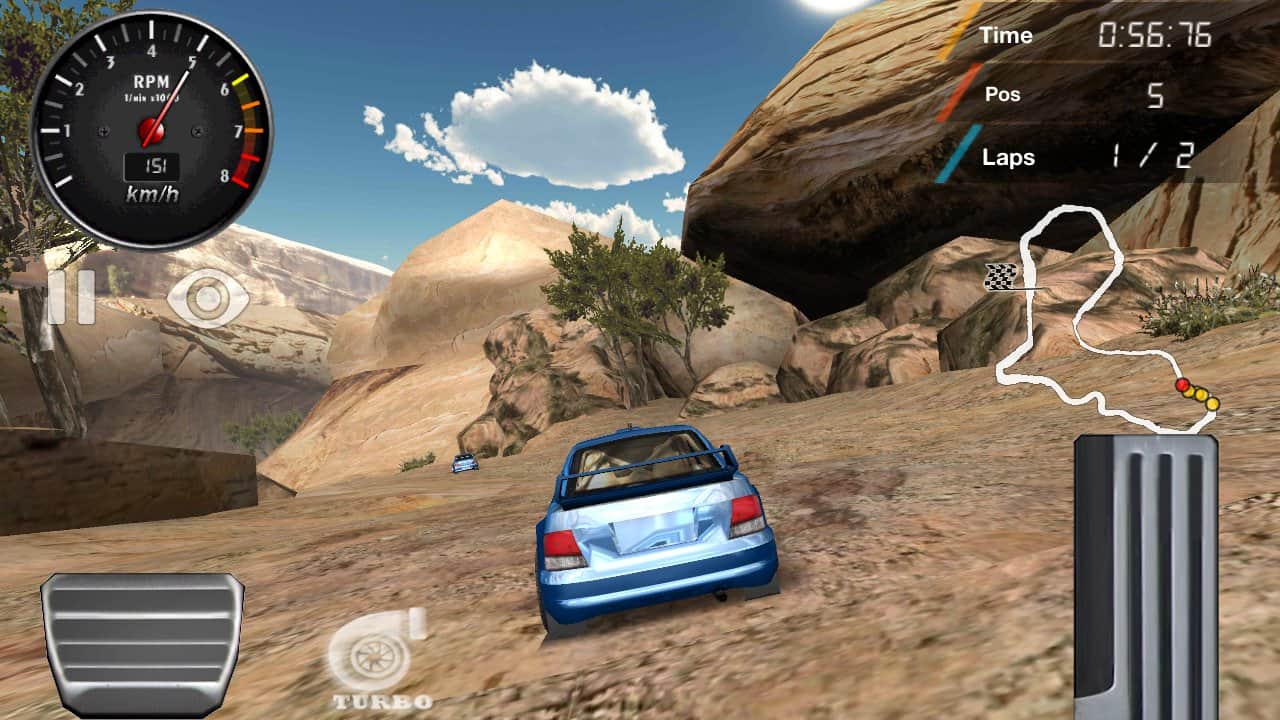Tap the brake pedal
1280x720 pixels.
click(x=141, y=644)
